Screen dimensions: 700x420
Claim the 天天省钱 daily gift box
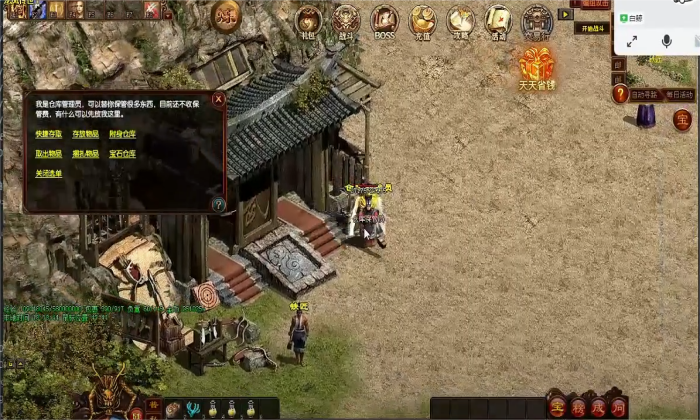pyautogui.click(x=537, y=65)
